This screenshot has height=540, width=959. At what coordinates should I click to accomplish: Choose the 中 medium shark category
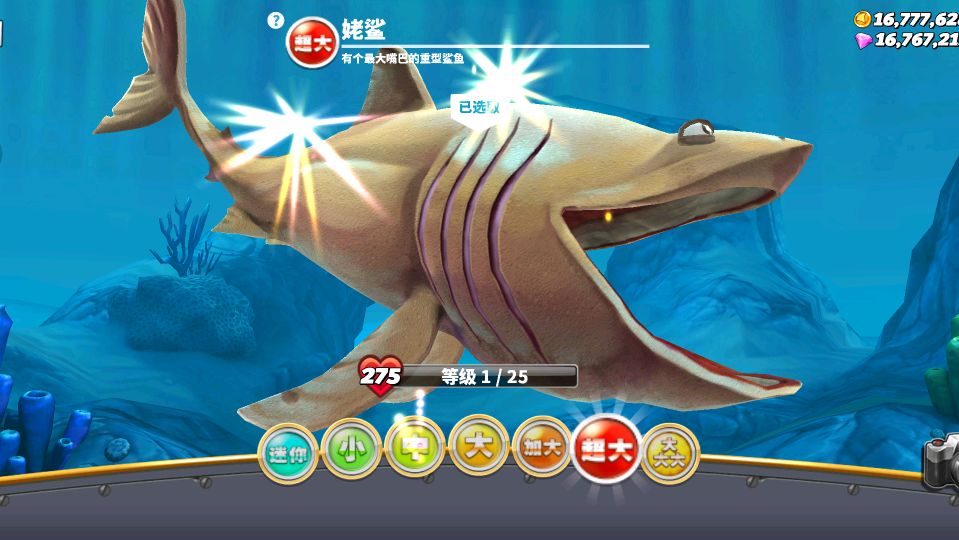(414, 447)
